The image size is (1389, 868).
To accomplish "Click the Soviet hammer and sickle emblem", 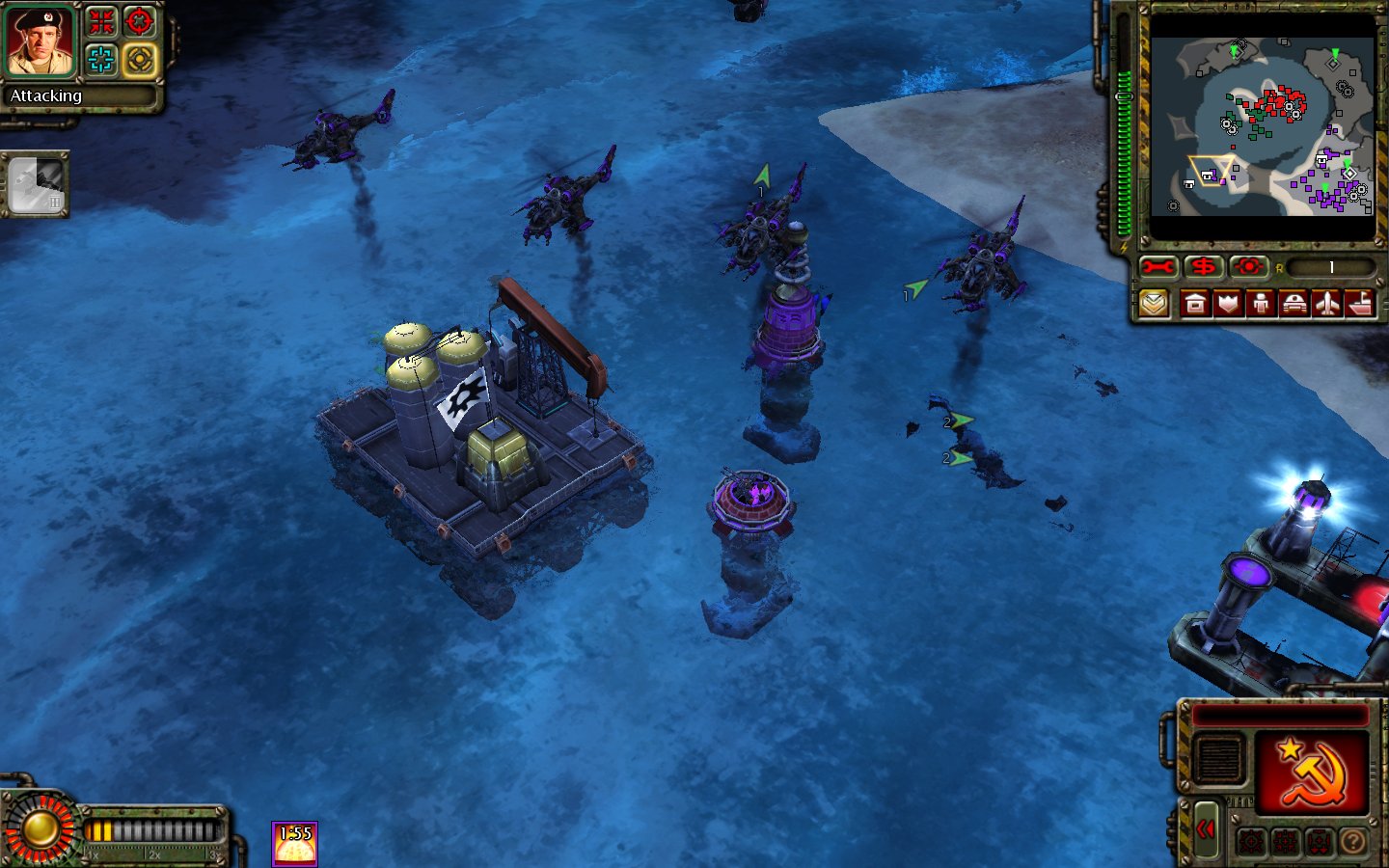I will click(x=1310, y=773).
